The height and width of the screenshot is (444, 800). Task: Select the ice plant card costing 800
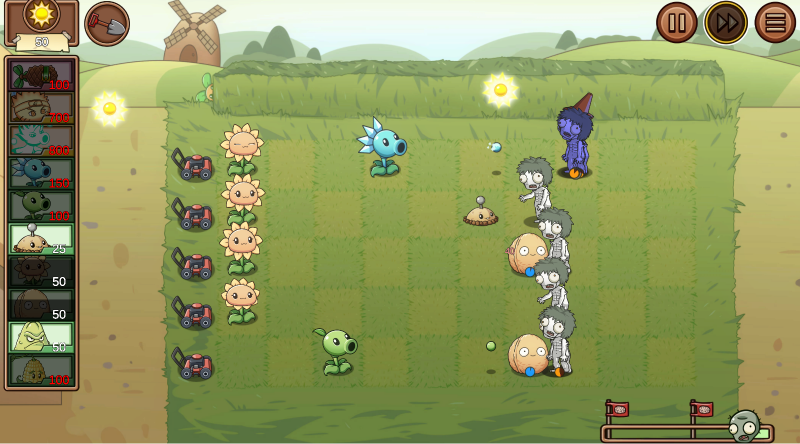pyautogui.click(x=41, y=140)
